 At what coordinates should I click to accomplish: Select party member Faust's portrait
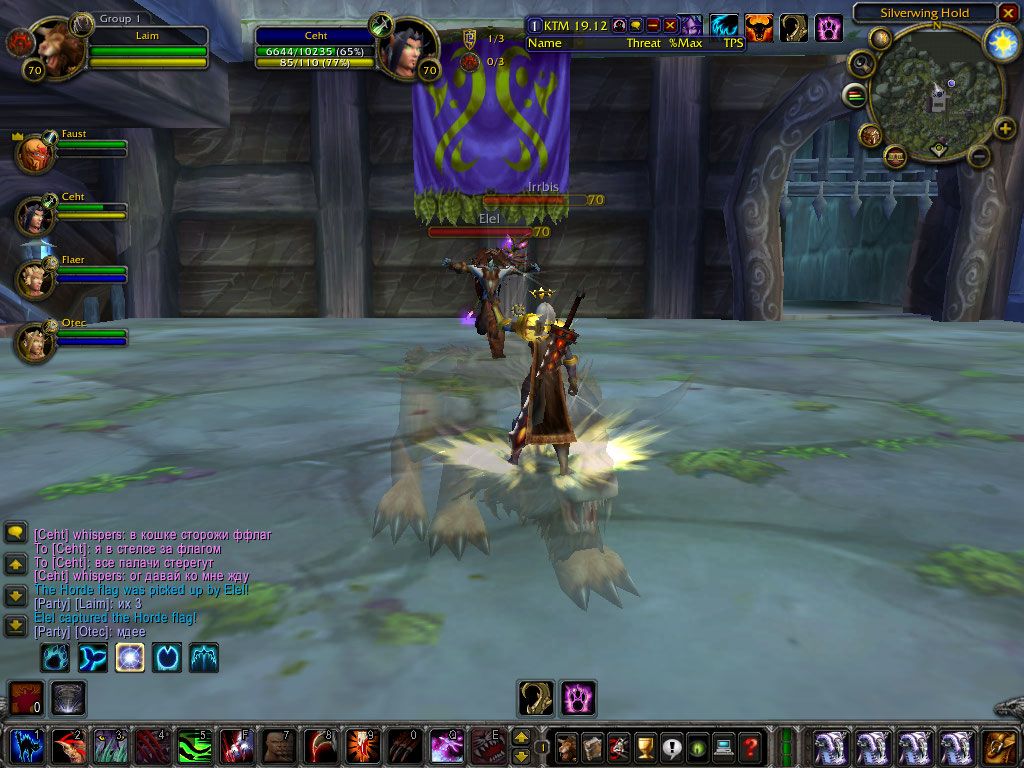(35, 154)
